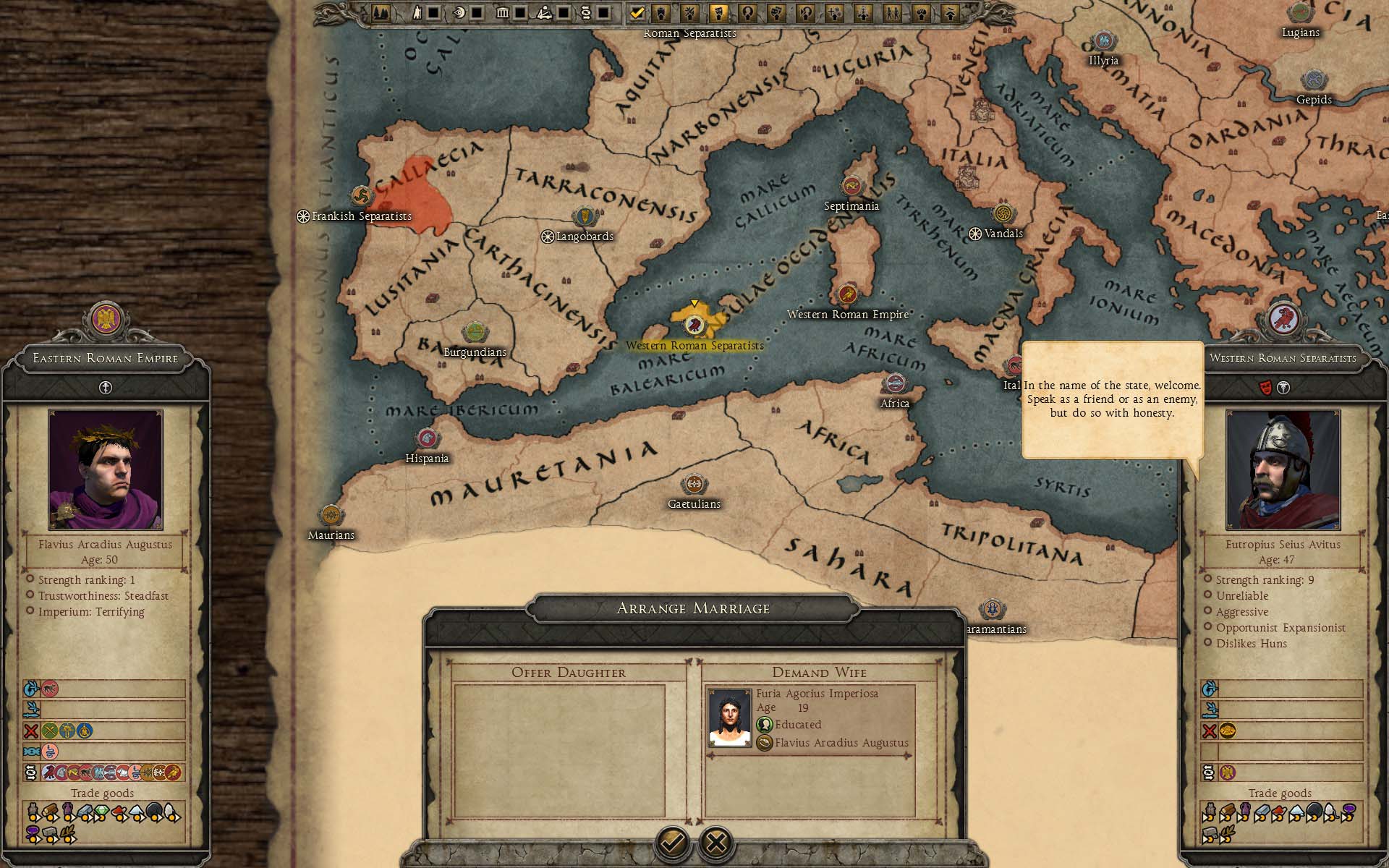Select the Illyria faction marker
The width and height of the screenshot is (1389, 868).
(1103, 41)
